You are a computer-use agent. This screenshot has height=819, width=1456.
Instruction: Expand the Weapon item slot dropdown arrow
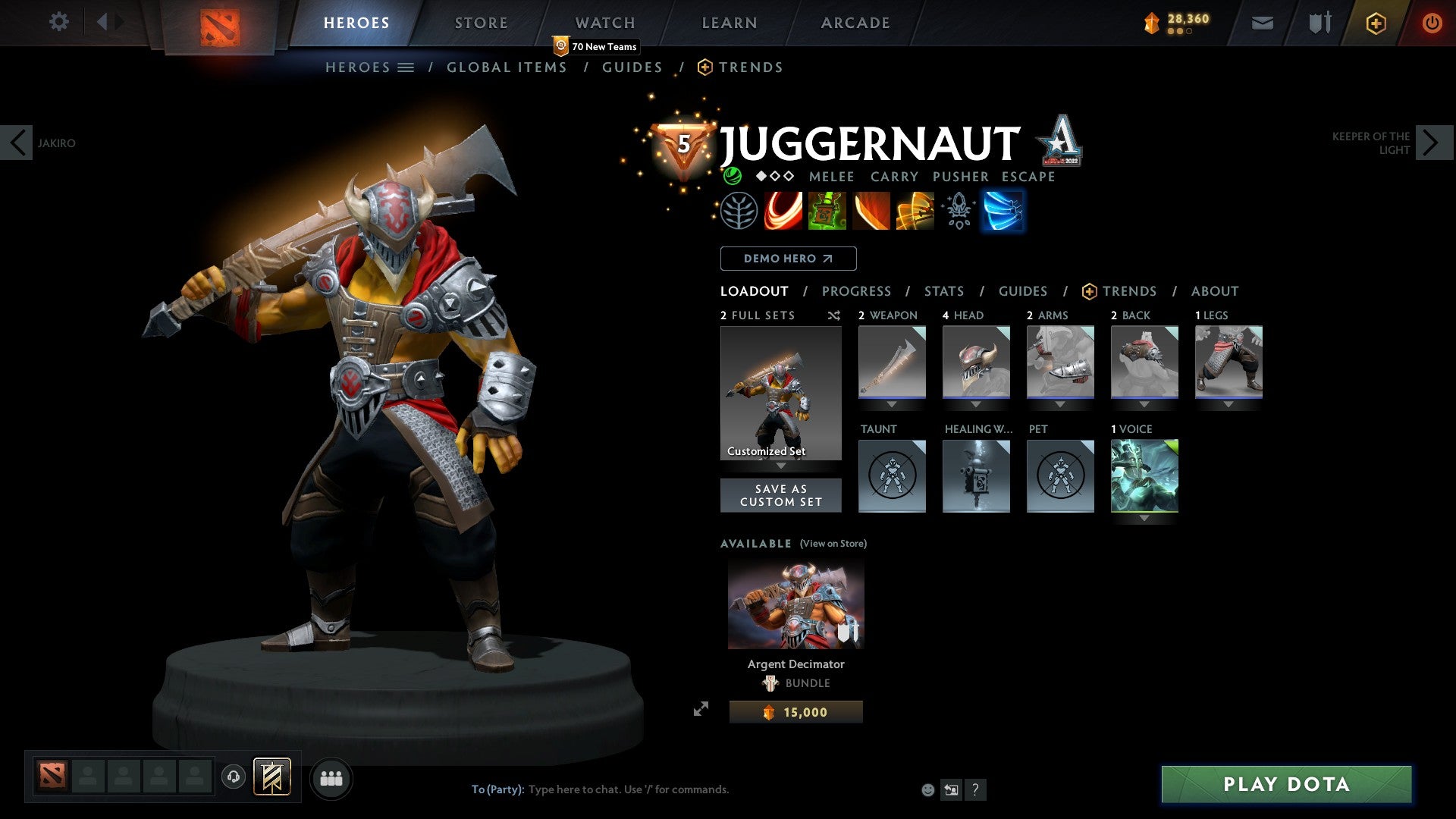click(892, 404)
